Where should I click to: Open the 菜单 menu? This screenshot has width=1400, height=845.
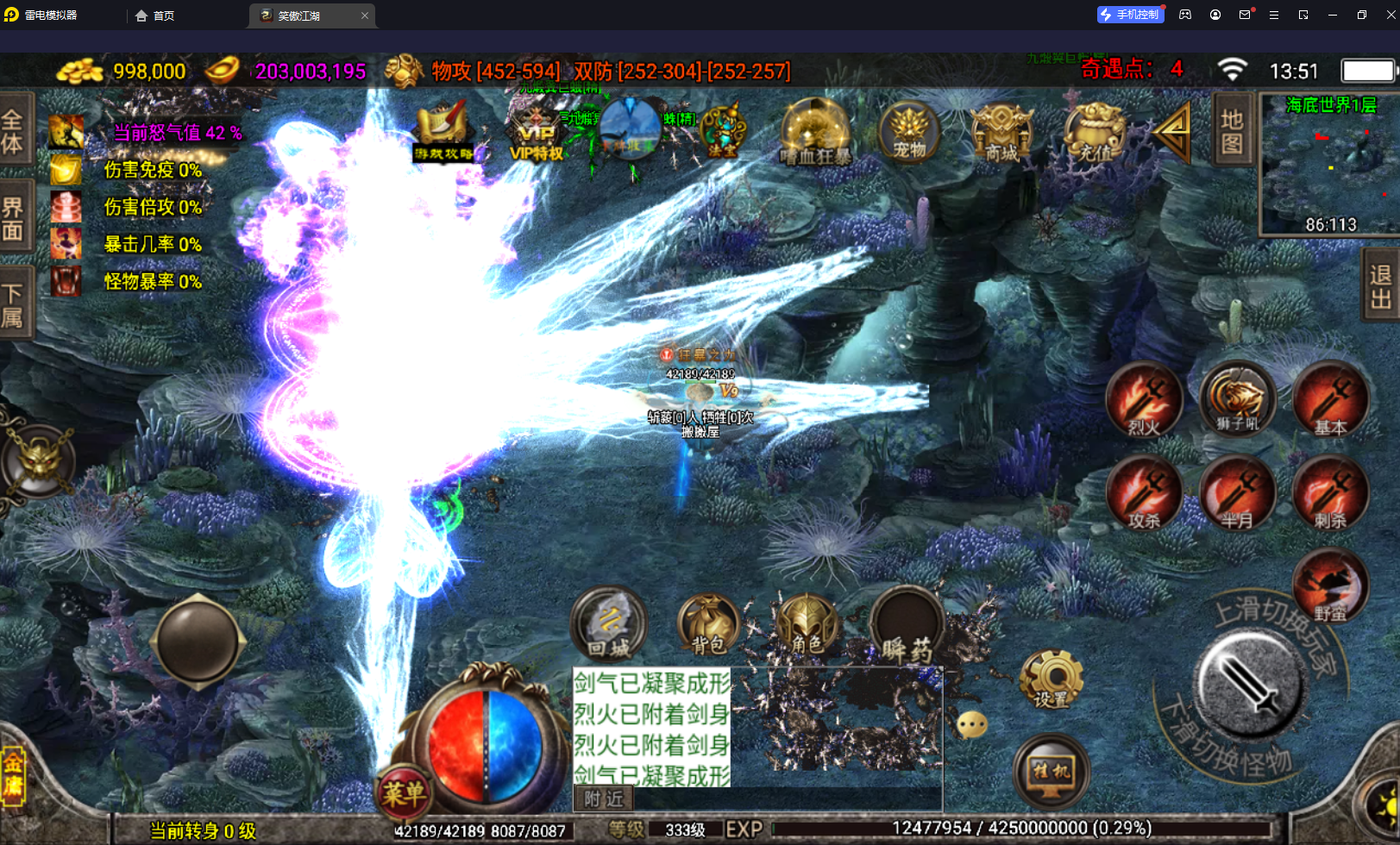(404, 792)
